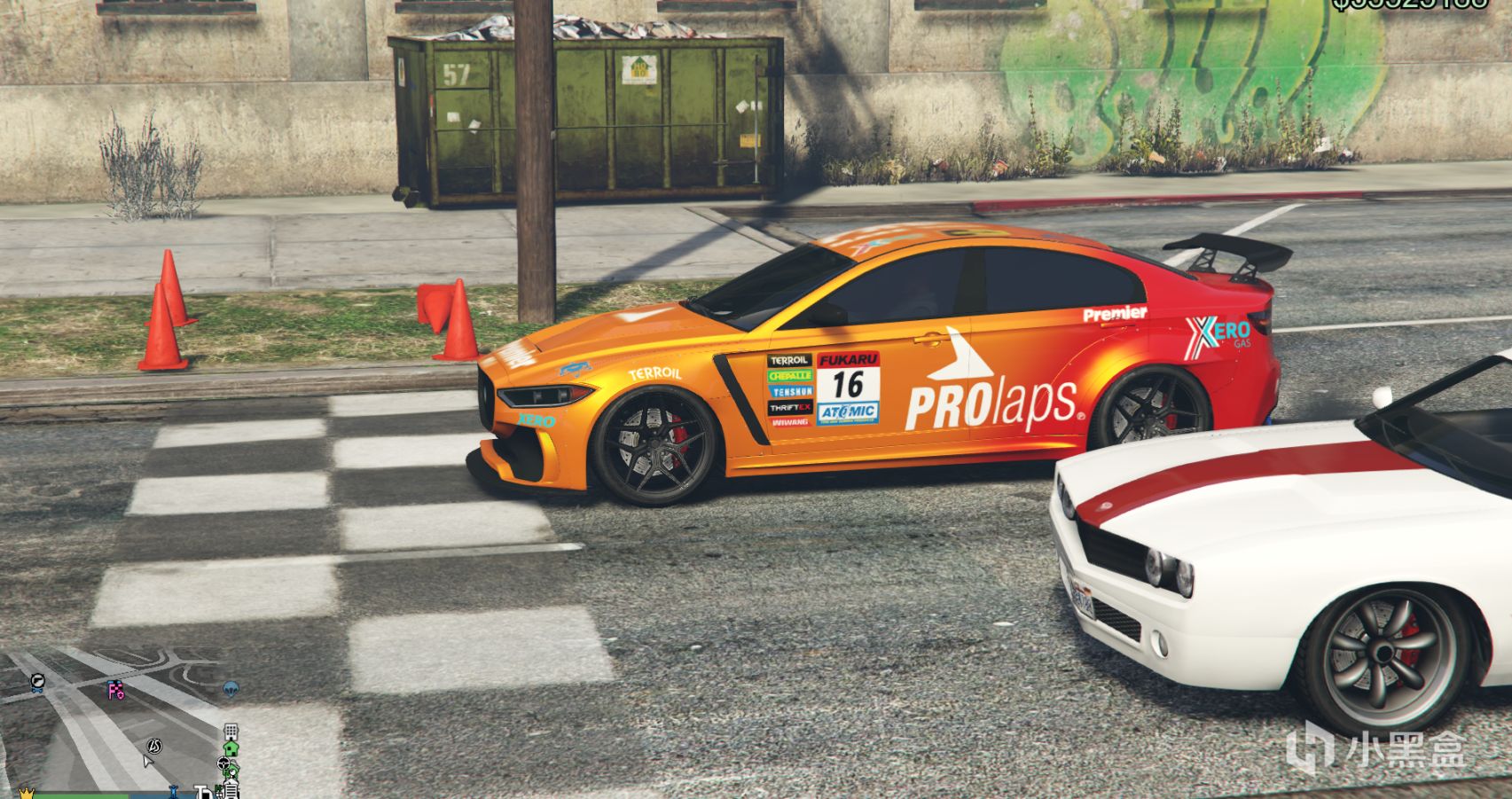
Task: Select the player arrow marker on minimap
Action: point(147,763)
